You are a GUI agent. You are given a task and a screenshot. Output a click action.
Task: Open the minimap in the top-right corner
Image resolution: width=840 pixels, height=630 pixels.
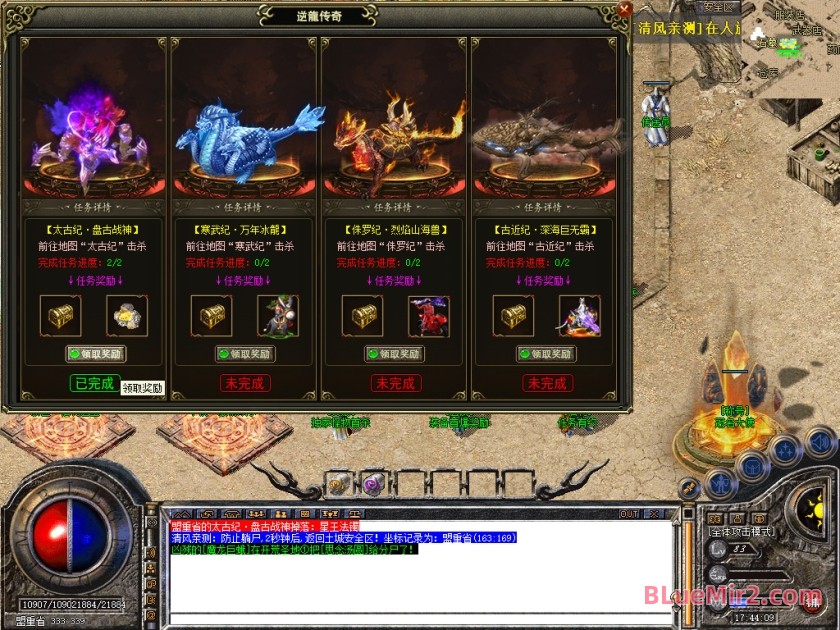tap(790, 40)
